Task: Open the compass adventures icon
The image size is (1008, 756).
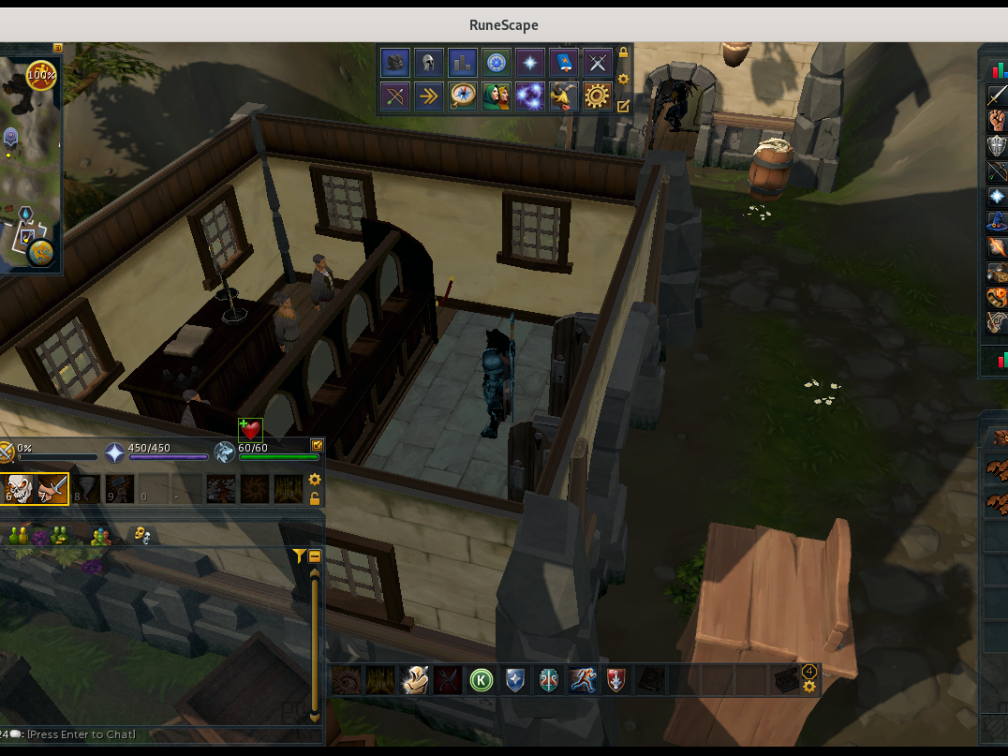Action: (x=462, y=96)
